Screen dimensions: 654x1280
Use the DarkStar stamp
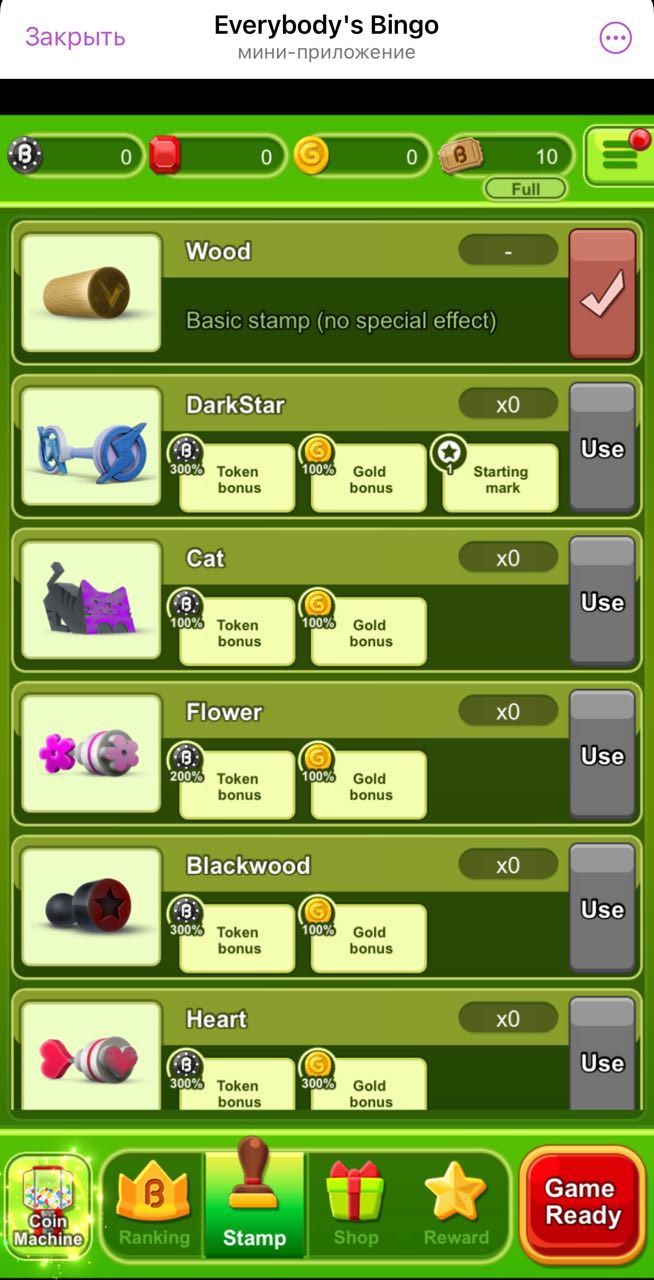click(x=602, y=448)
